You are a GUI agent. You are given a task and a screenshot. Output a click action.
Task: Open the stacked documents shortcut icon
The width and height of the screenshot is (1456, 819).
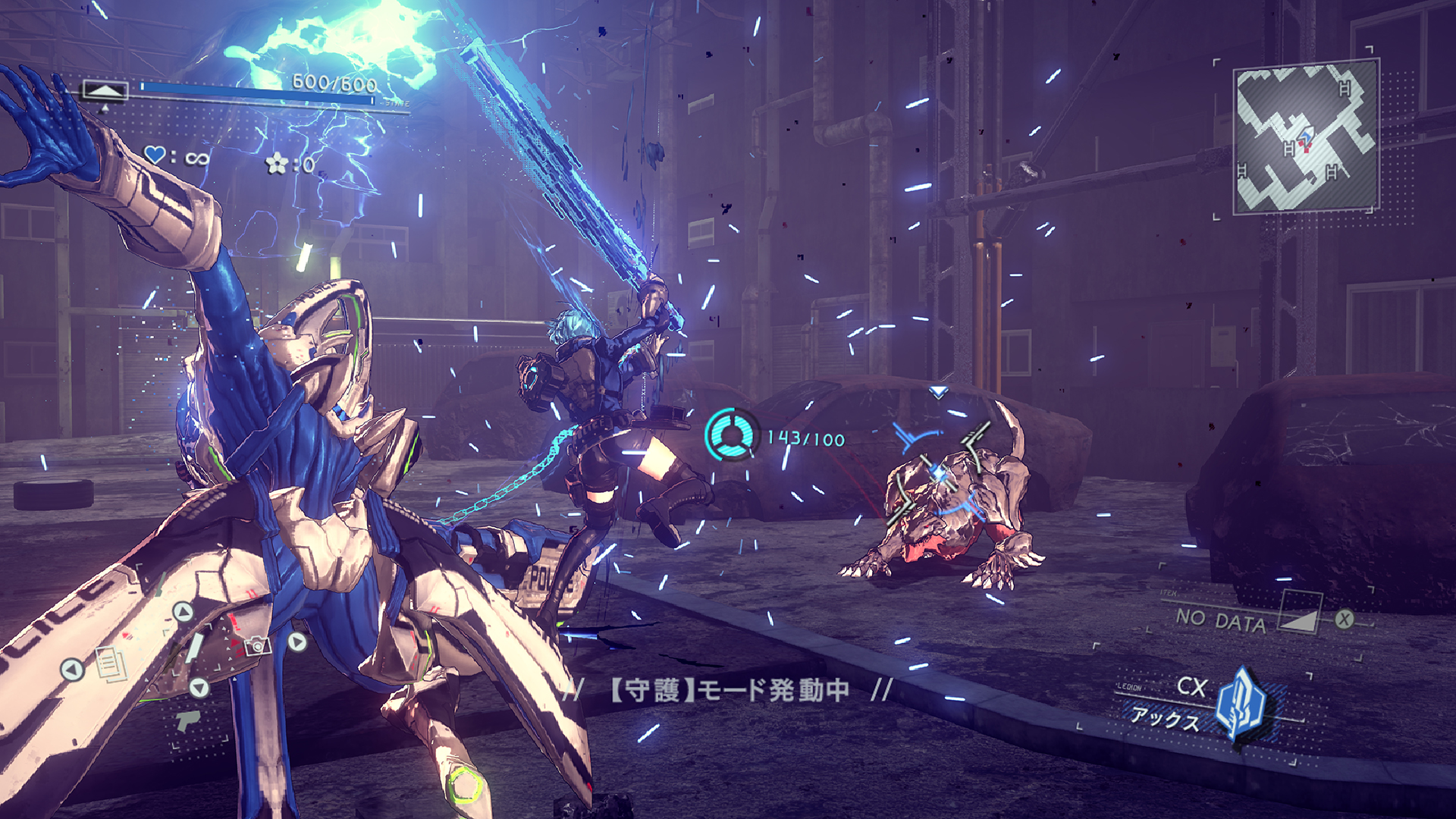[x=111, y=664]
